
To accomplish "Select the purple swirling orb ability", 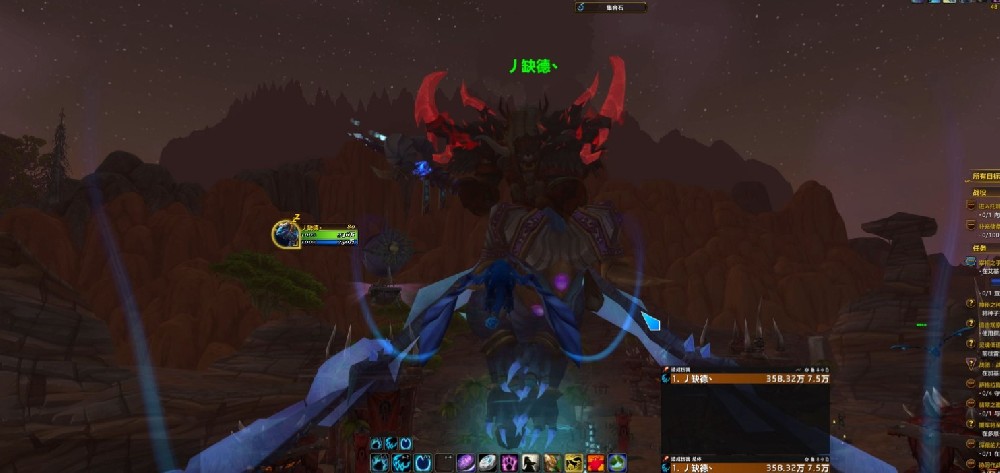I will tap(466, 462).
